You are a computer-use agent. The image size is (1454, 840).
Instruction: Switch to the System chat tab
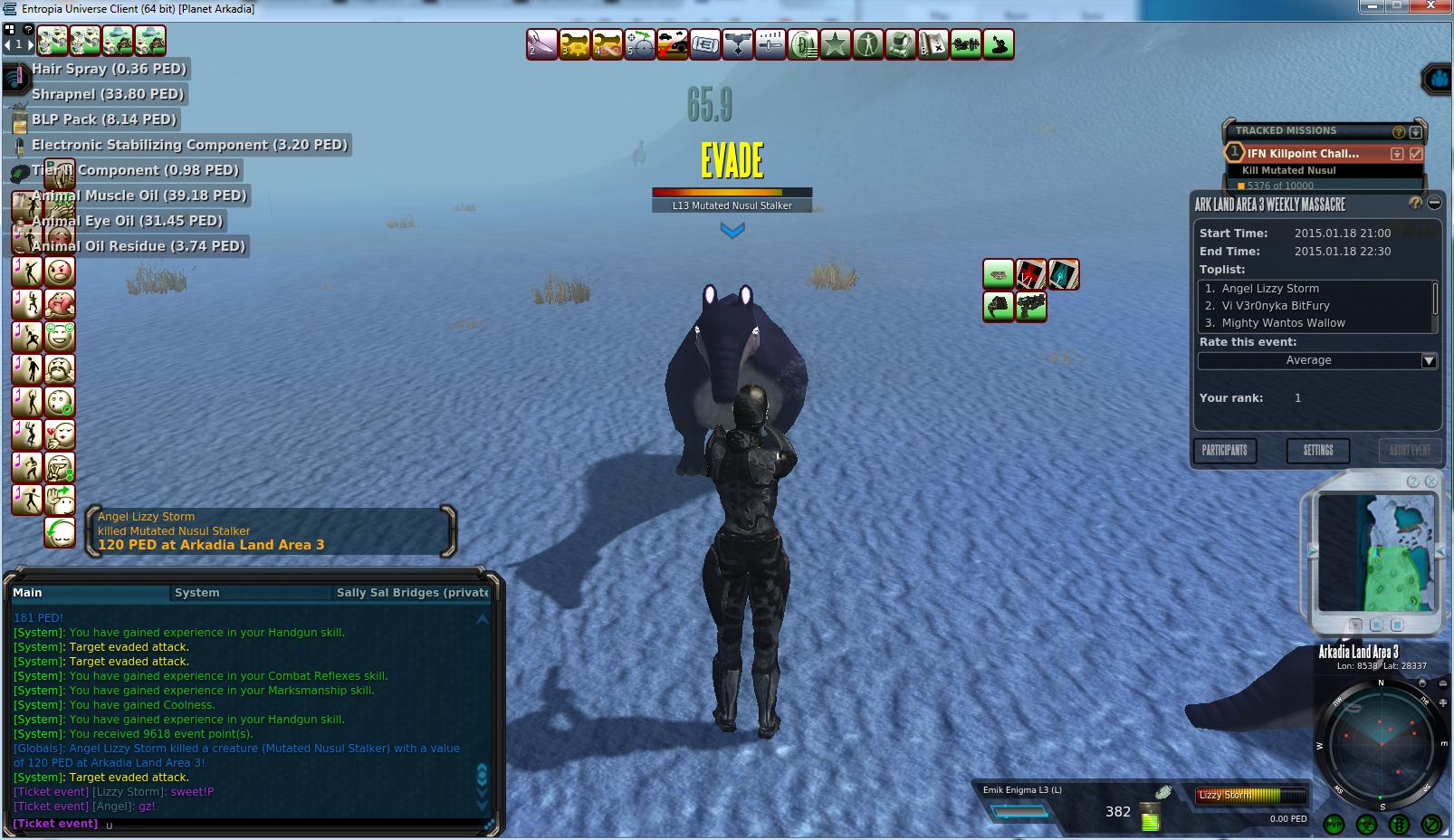pyautogui.click(x=196, y=592)
